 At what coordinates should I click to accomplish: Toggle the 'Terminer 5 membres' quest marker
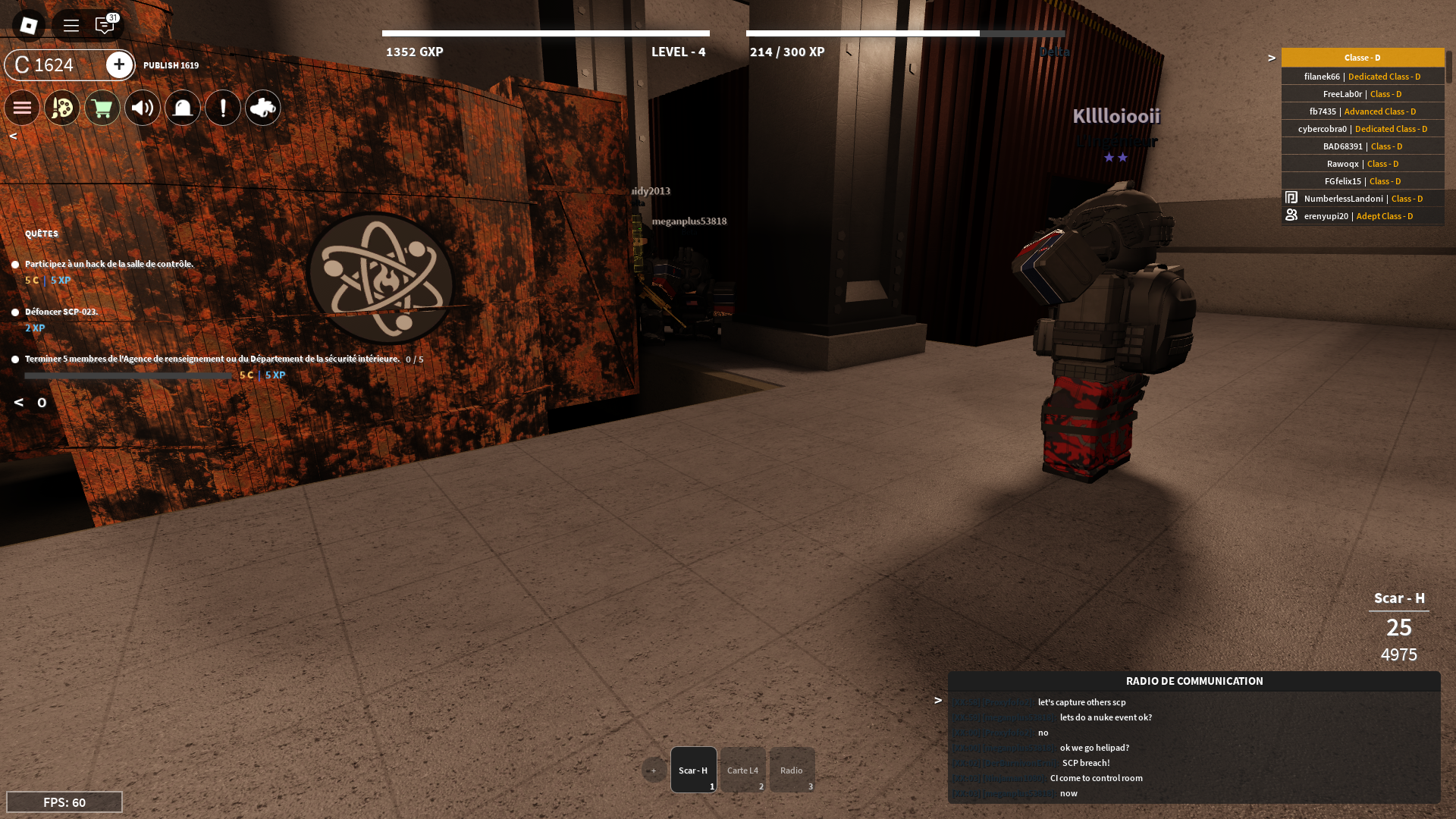pos(15,359)
